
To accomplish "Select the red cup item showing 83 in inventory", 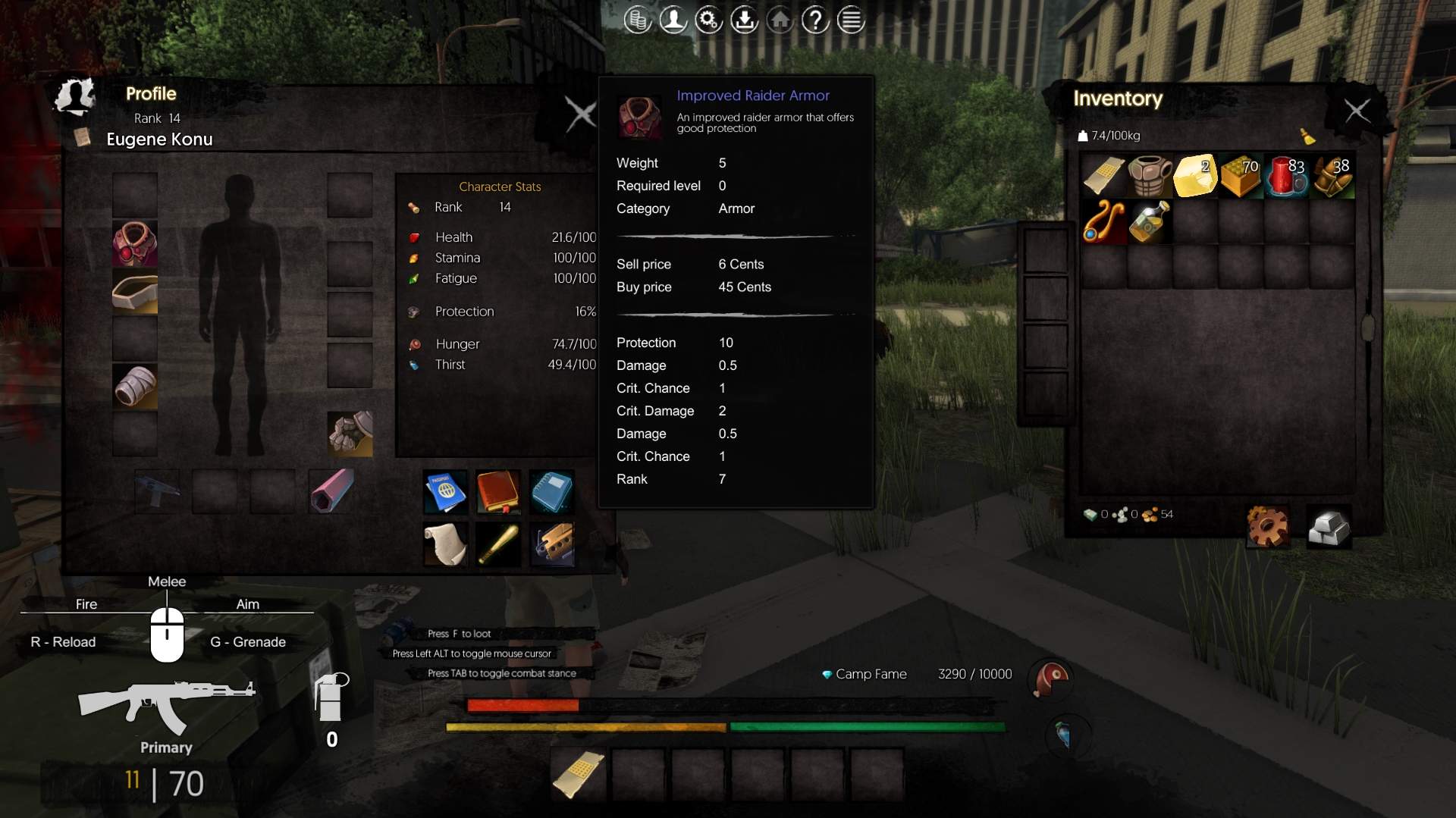I will [1287, 176].
